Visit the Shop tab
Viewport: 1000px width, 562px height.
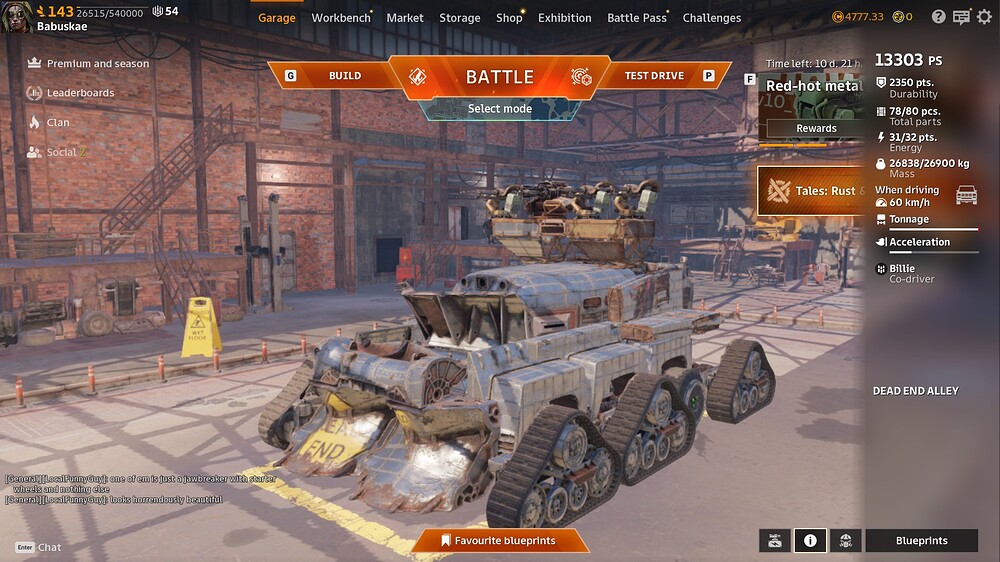[x=509, y=18]
